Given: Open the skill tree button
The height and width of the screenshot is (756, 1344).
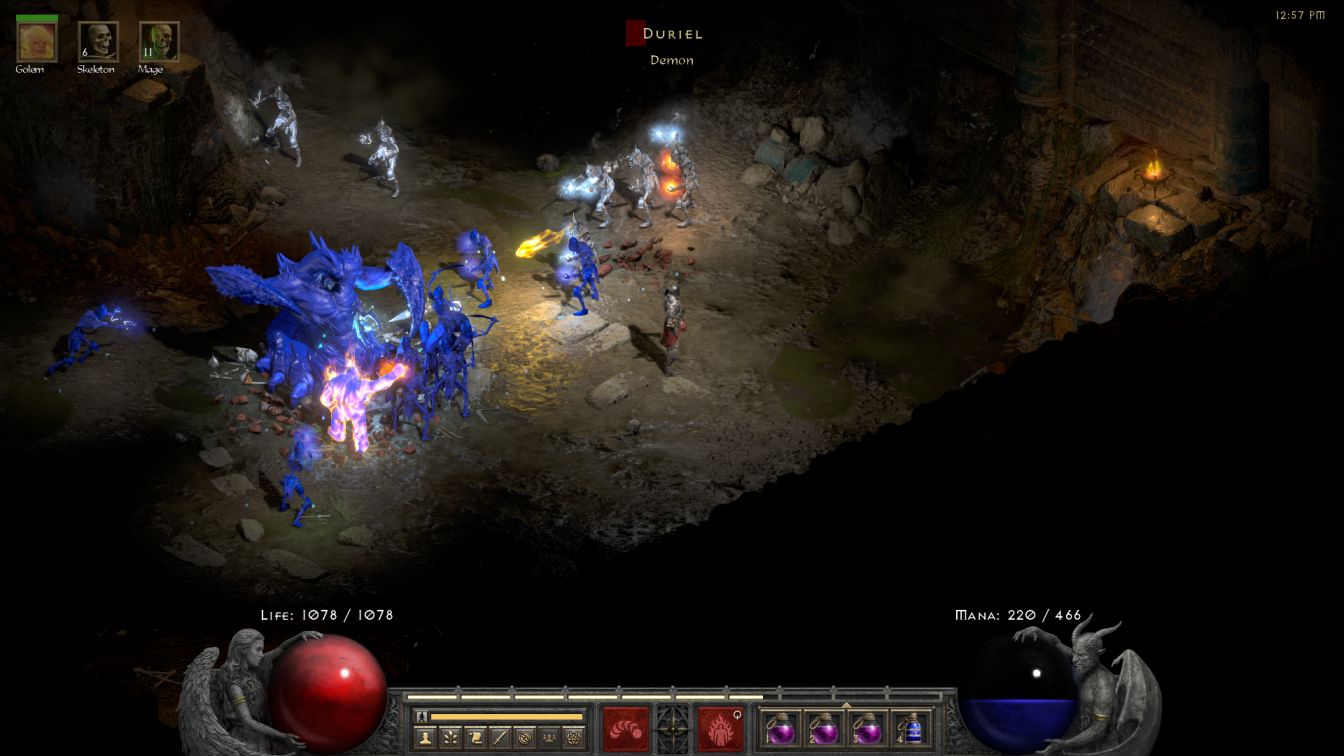Looking at the screenshot, I should (450, 738).
